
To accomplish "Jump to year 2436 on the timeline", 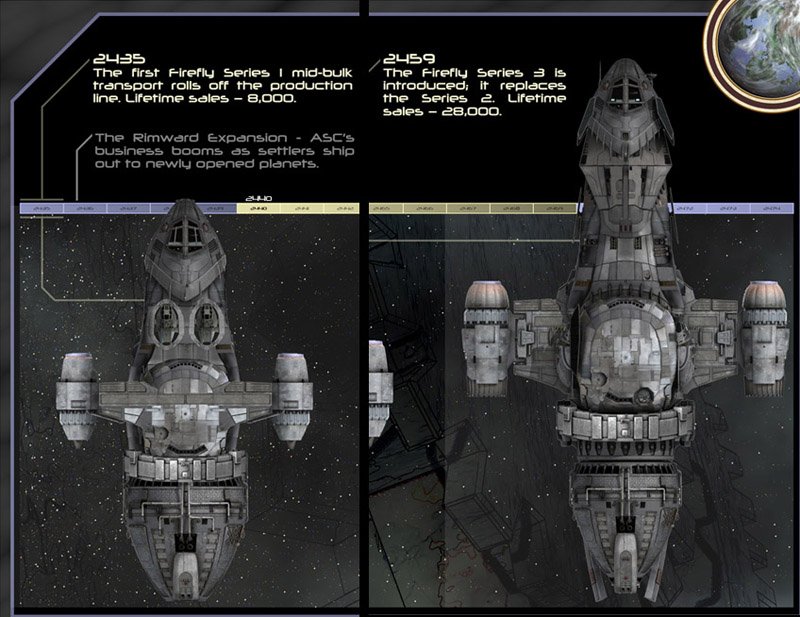I will (85, 208).
